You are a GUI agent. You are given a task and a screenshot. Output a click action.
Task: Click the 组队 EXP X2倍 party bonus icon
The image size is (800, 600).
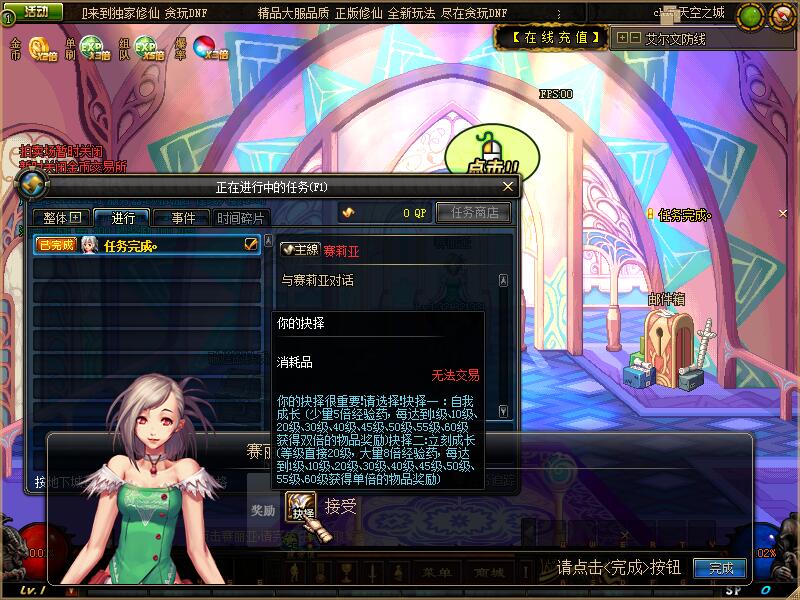click(150, 48)
